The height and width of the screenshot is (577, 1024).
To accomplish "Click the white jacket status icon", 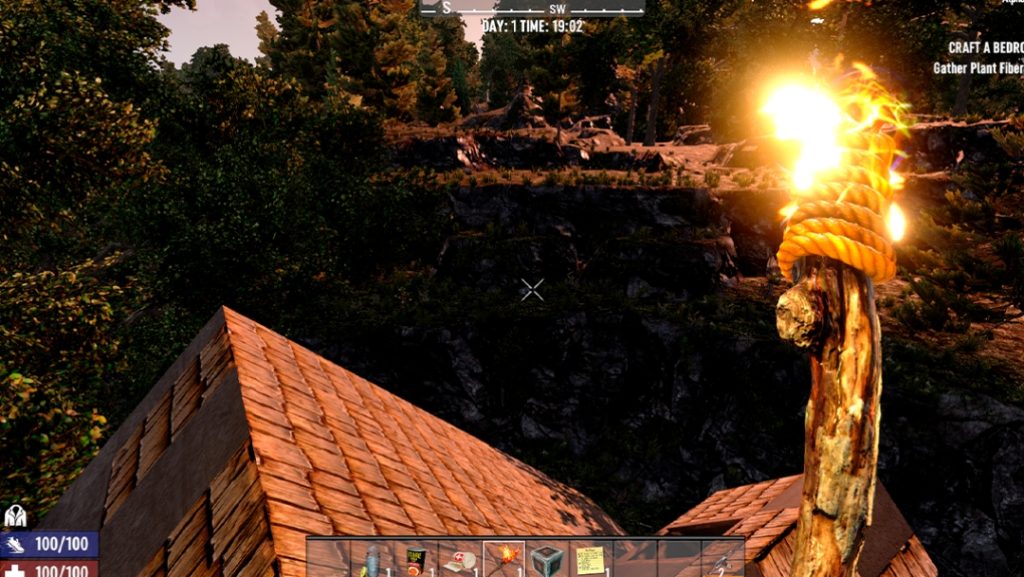I will (x=15, y=516).
